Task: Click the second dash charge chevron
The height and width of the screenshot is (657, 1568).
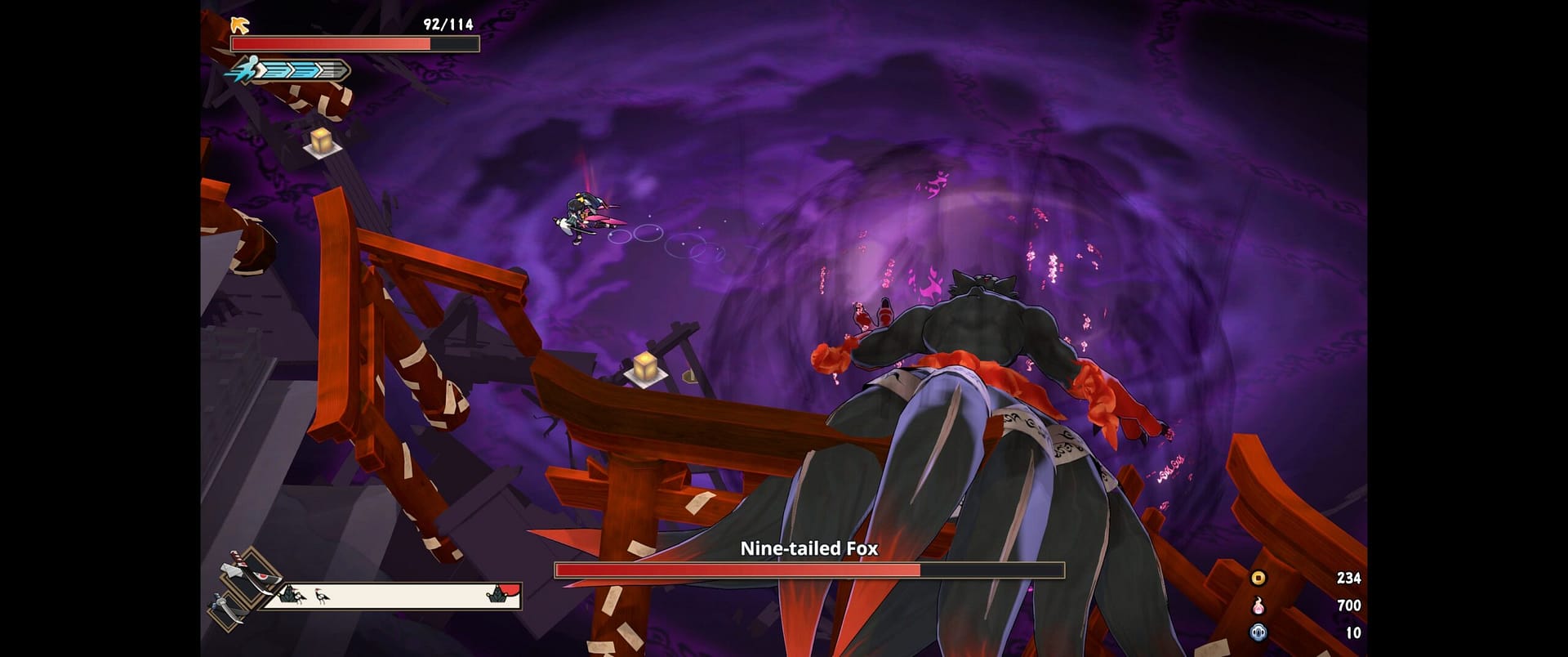Action: tap(304, 69)
